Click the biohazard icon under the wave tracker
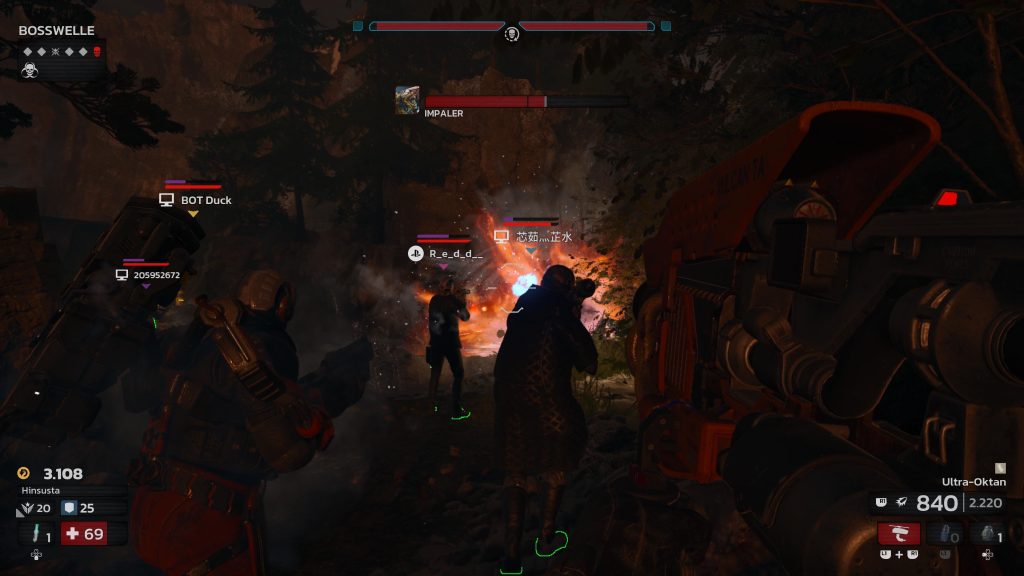 (x=30, y=70)
